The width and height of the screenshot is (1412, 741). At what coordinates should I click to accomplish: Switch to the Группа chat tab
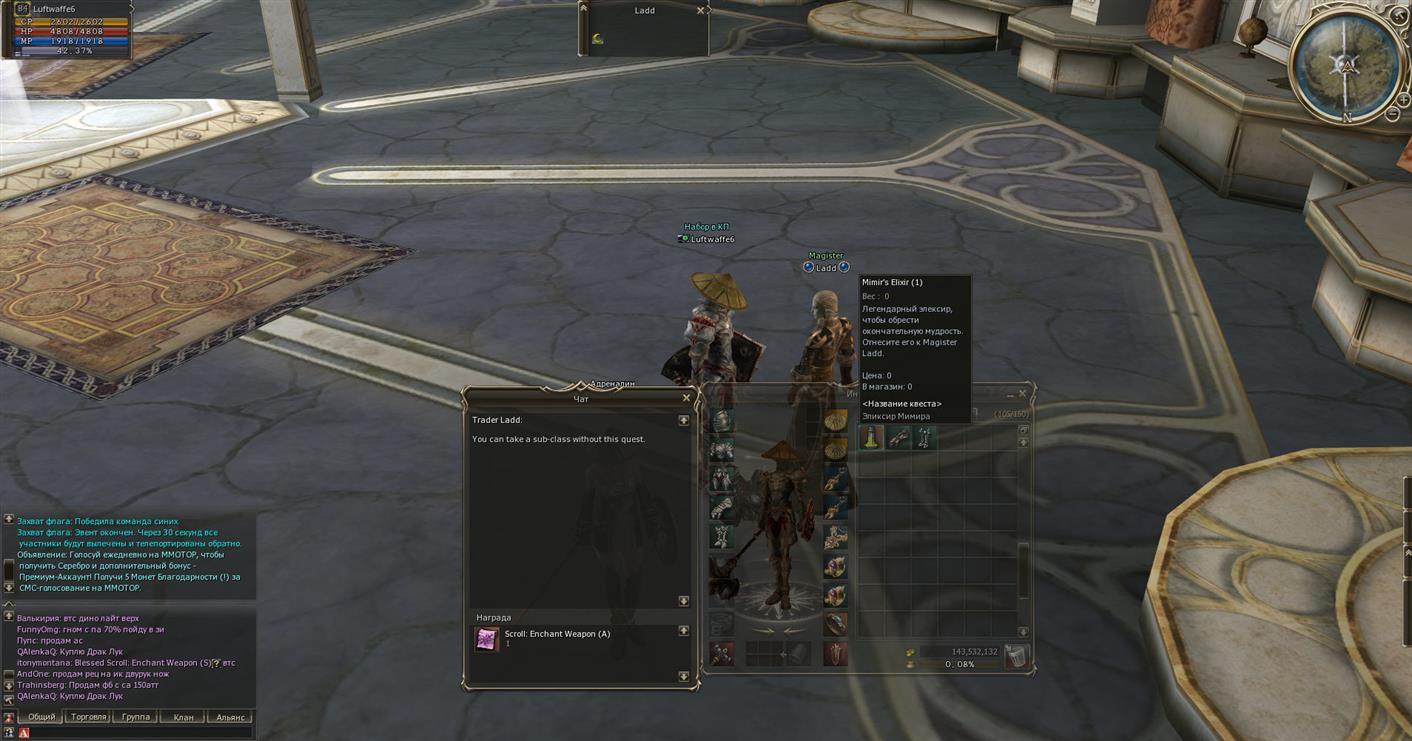coord(136,717)
